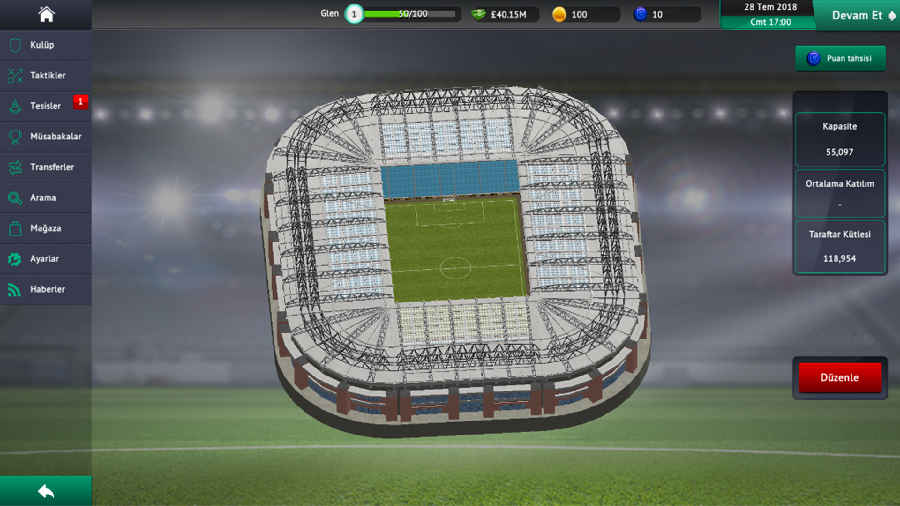The width and height of the screenshot is (900, 506).
Task: Open Puan tahsisi
Action: point(840,58)
